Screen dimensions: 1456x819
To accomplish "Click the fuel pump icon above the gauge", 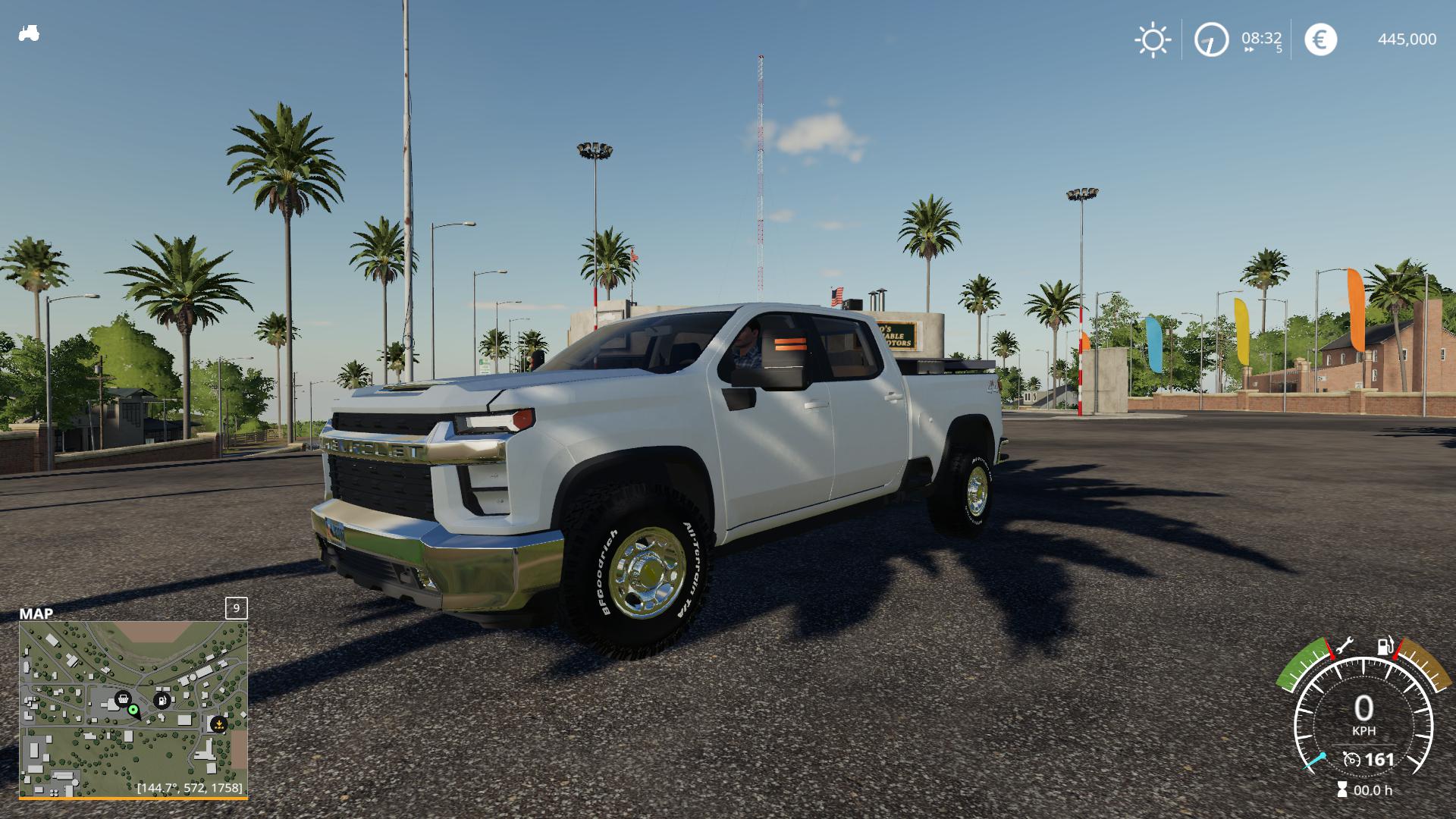I will click(1385, 646).
